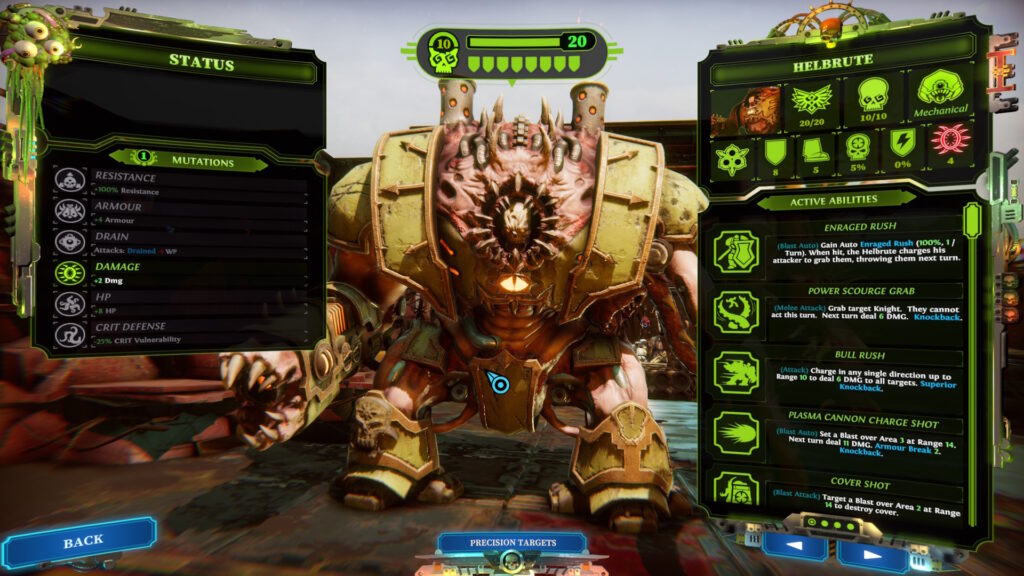Select the Crit Defense mutation
1024x576 pixels.
point(180,334)
